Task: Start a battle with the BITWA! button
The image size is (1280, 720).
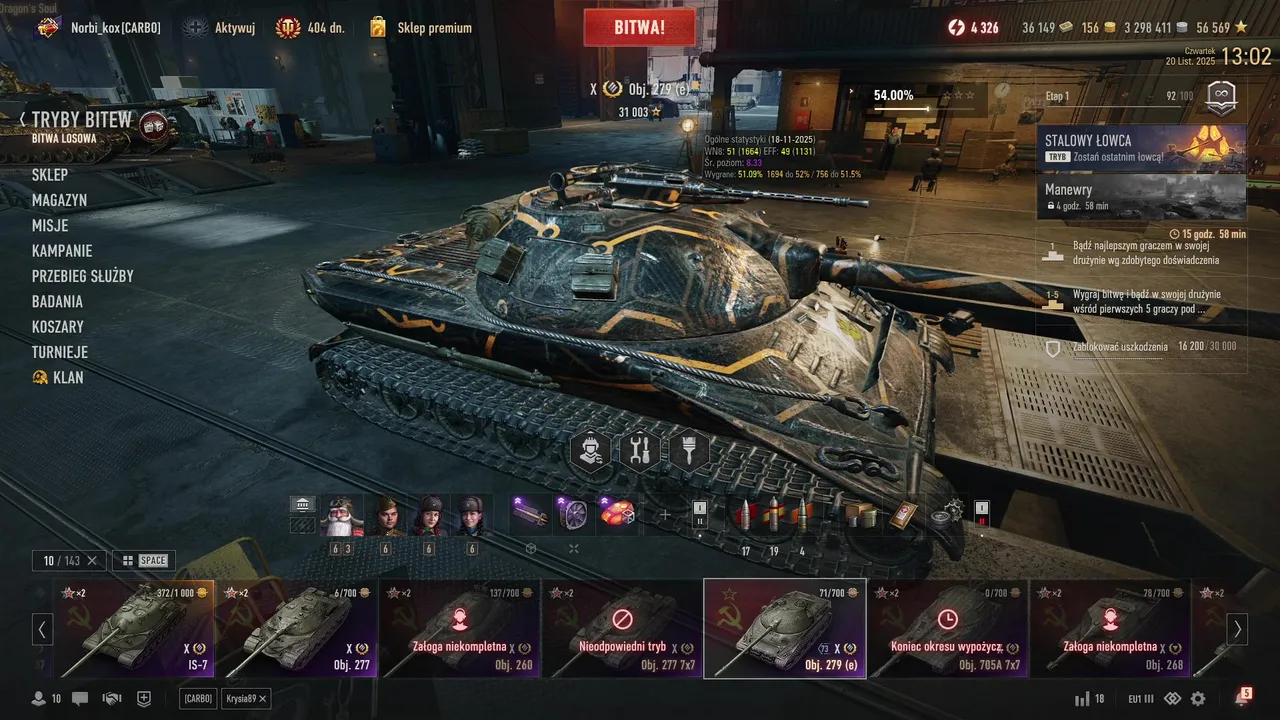Action: point(639,28)
